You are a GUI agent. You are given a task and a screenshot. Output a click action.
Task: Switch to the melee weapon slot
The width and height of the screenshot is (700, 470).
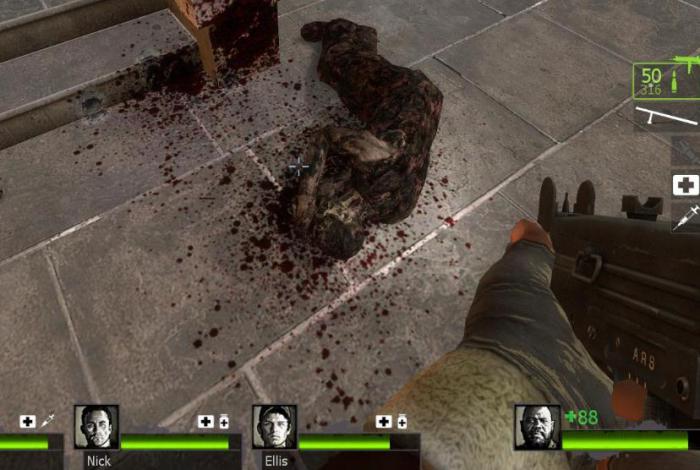pos(665,118)
